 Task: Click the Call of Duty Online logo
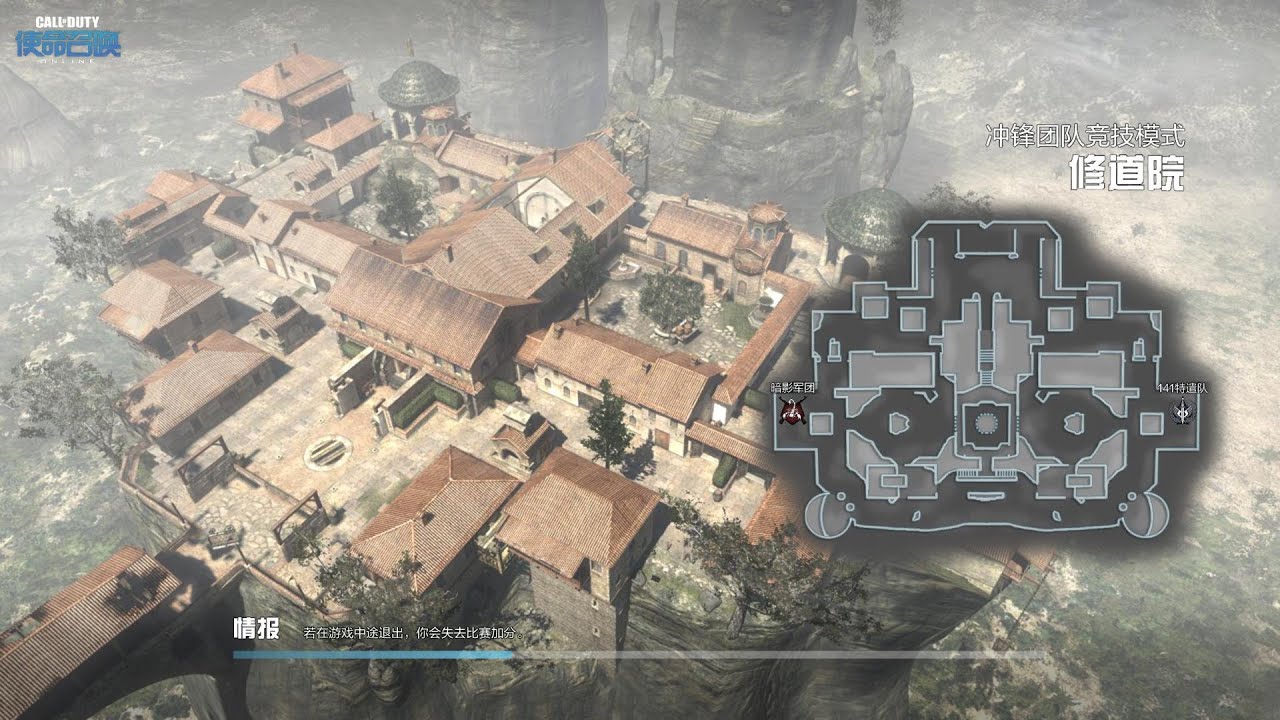[68, 39]
